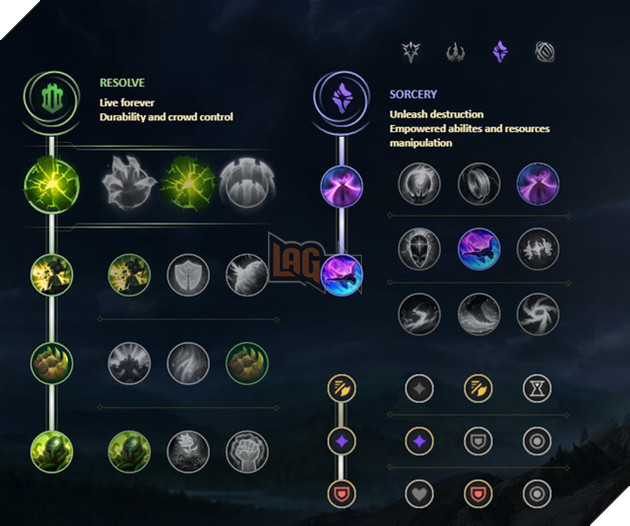Select the Waterwalking rune
The image size is (630, 526).
tap(479, 312)
